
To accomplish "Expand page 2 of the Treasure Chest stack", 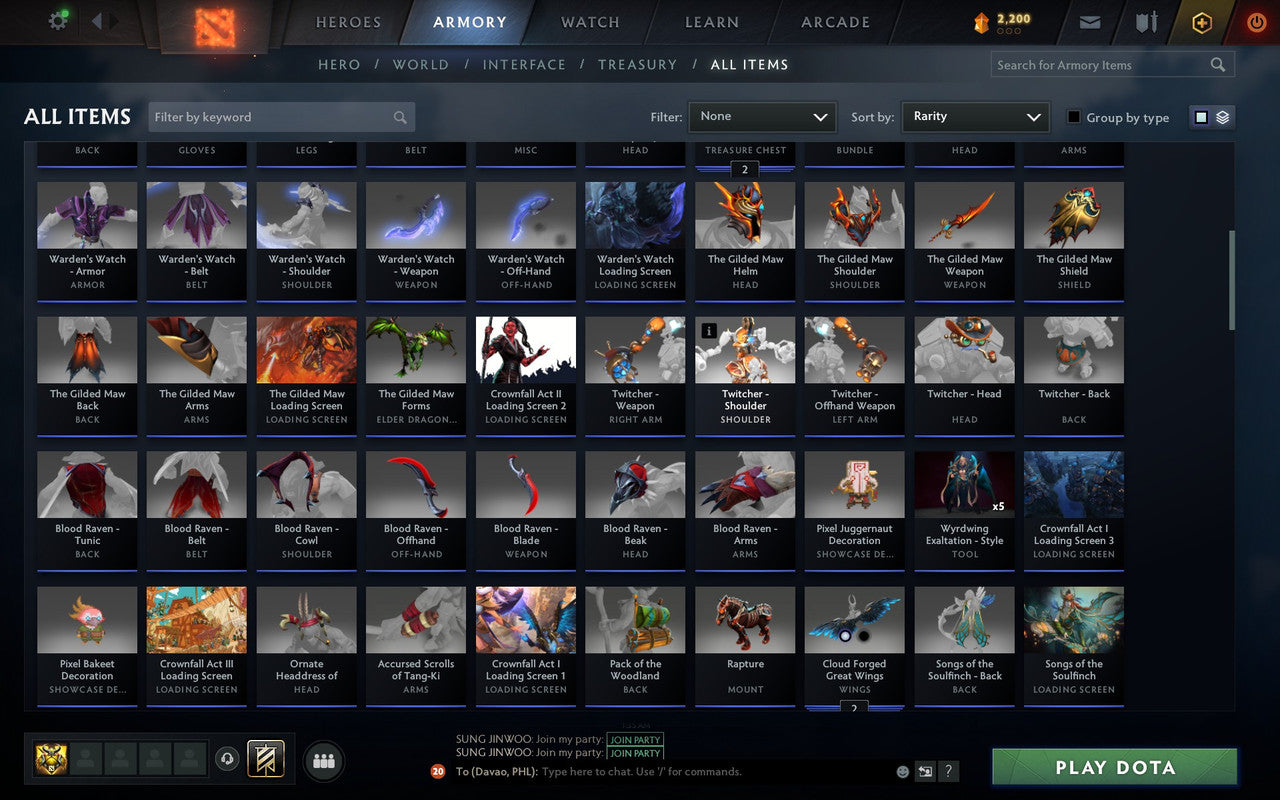I will [x=744, y=170].
